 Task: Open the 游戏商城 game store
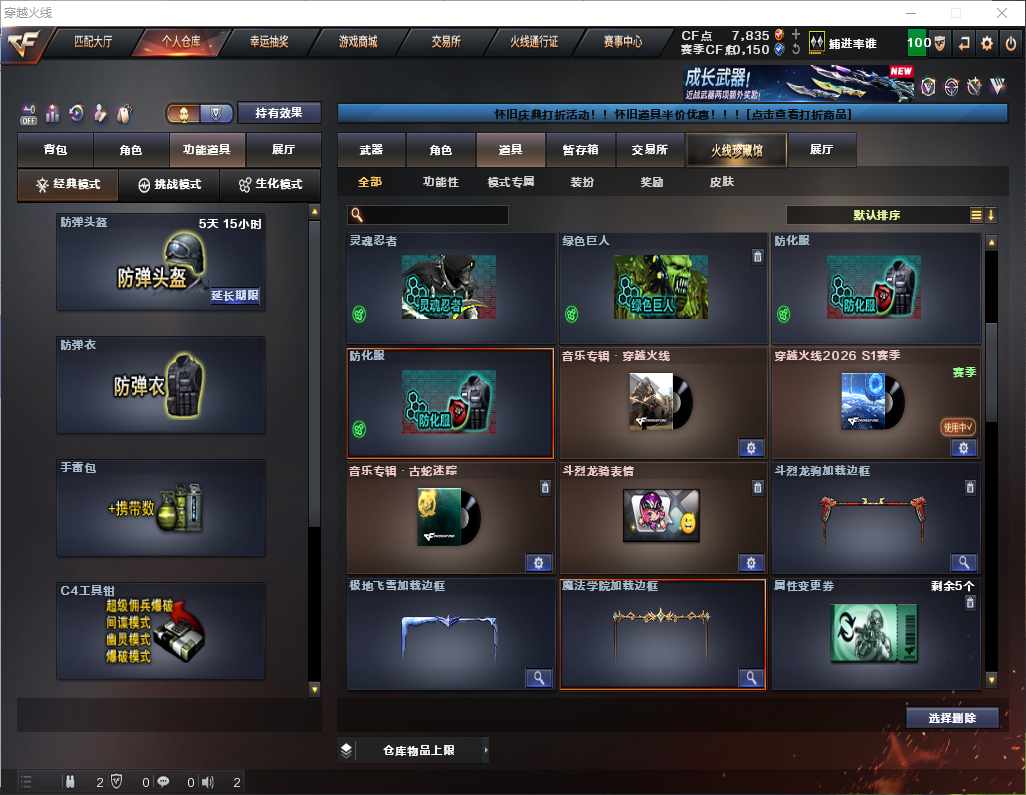click(358, 43)
